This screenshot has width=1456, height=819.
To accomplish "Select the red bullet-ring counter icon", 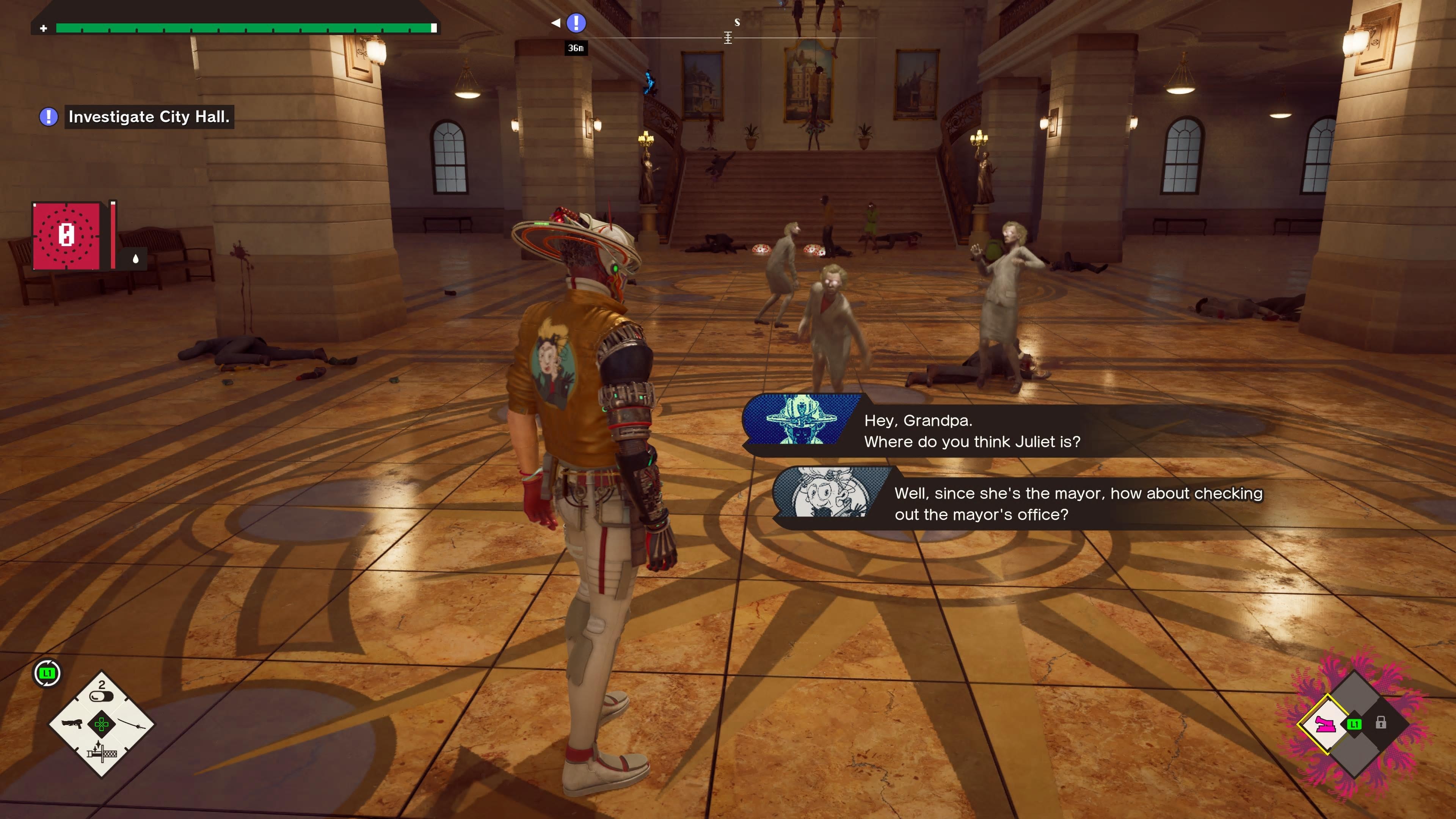I will point(67,235).
